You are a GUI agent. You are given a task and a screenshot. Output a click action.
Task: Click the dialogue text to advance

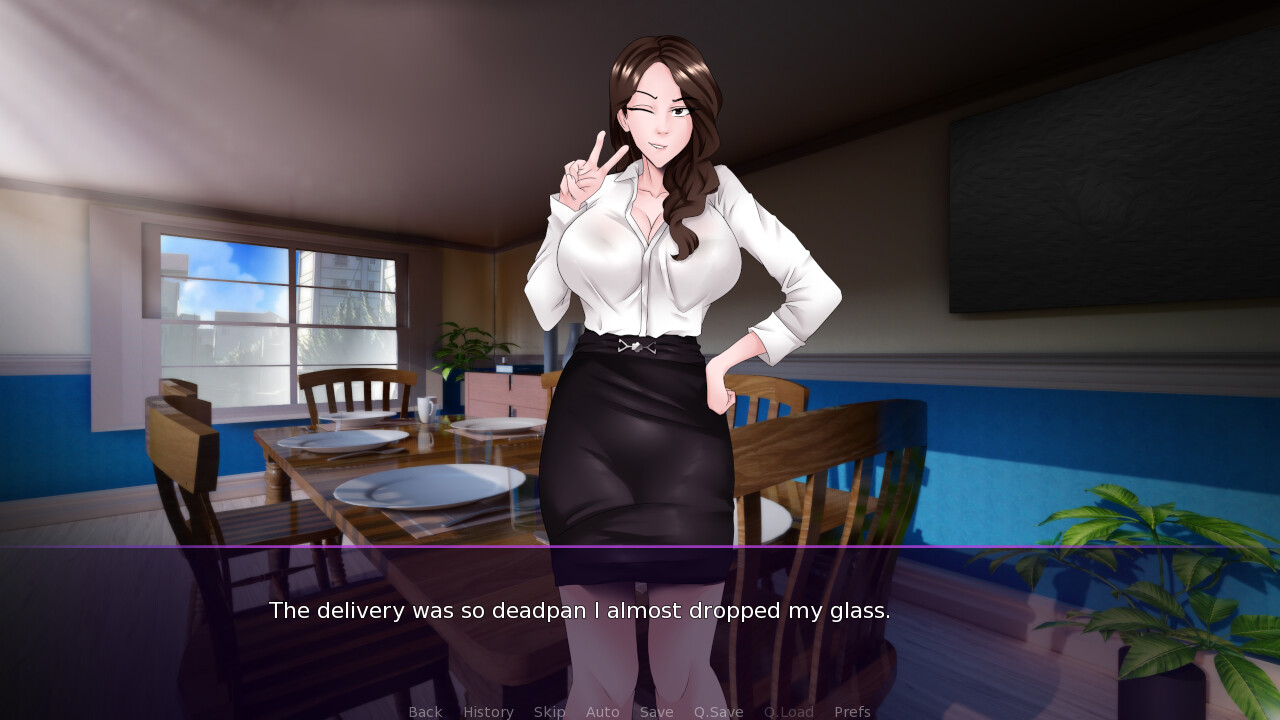[579, 610]
